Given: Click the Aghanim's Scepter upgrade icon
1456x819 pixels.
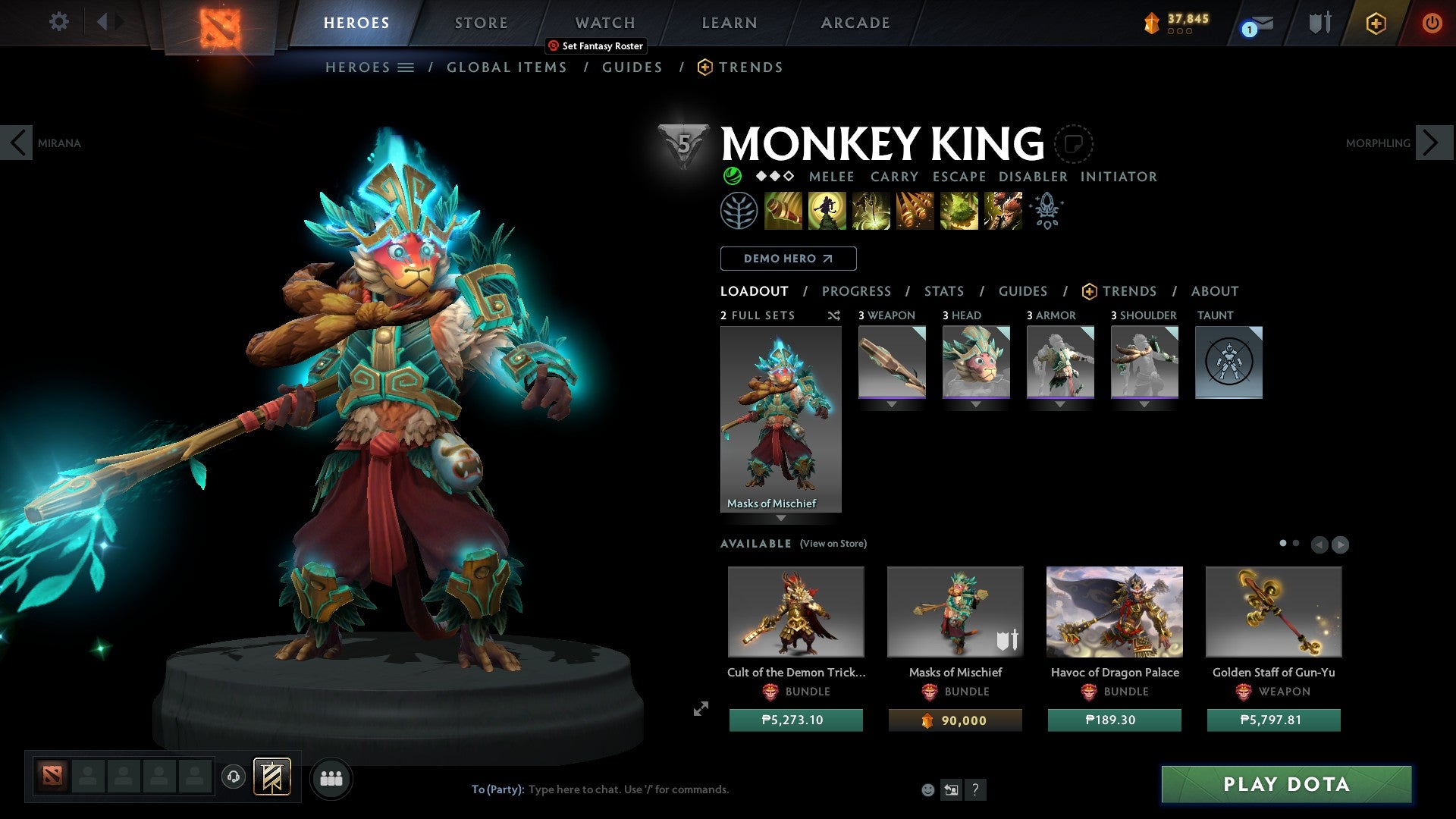Looking at the screenshot, I should 1046,211.
